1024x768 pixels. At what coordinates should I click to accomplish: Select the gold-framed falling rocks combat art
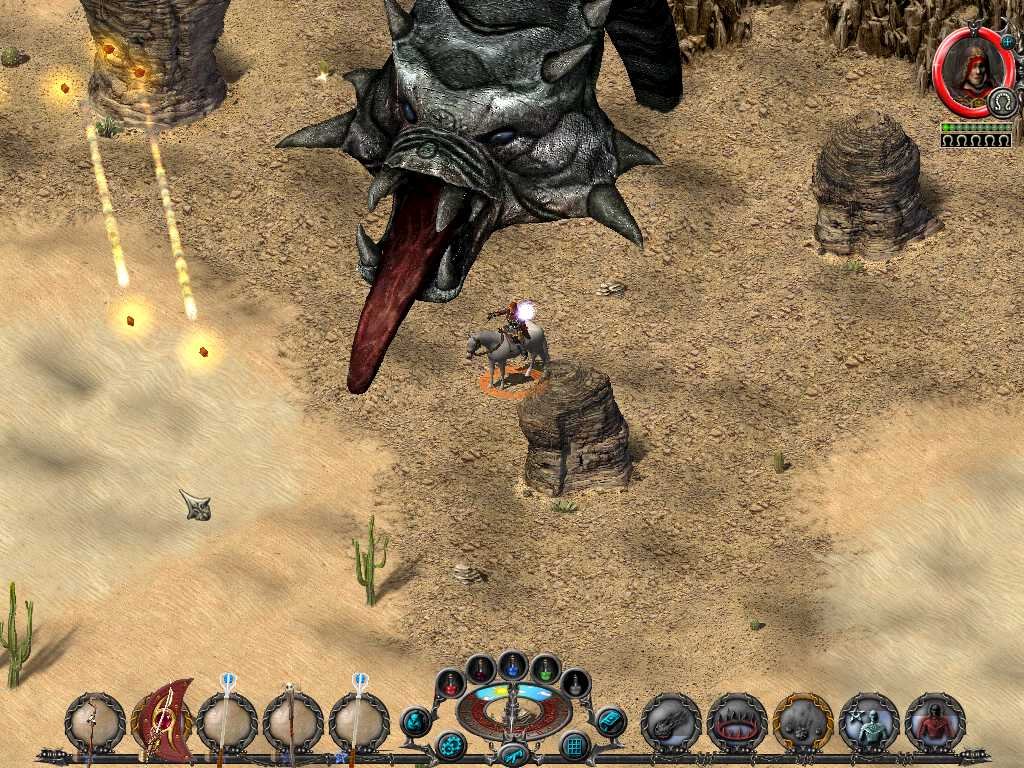(x=803, y=722)
